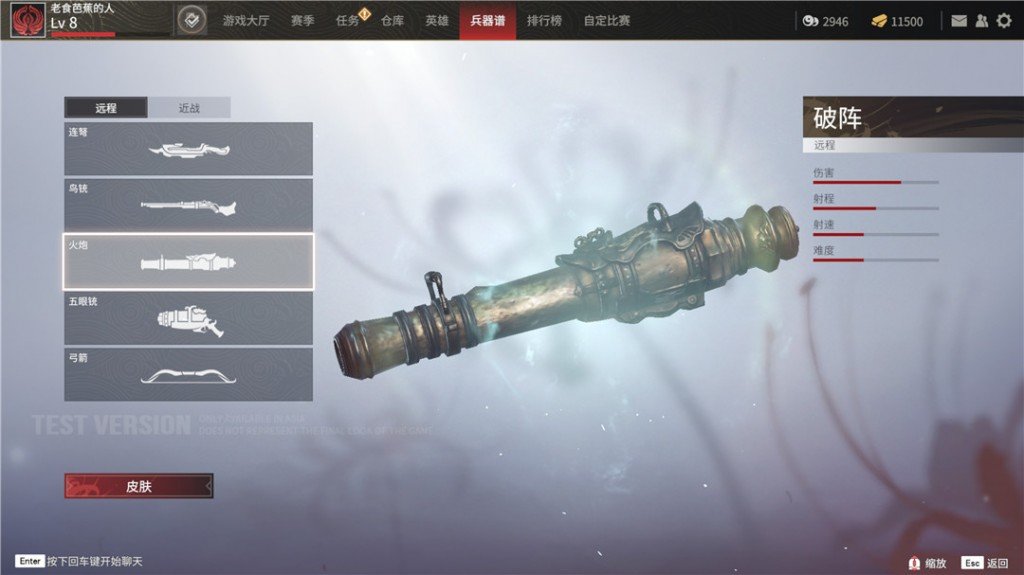Image resolution: width=1024 pixels, height=575 pixels.
Task: Open the 英雄 heroes tab
Action: pyautogui.click(x=437, y=20)
